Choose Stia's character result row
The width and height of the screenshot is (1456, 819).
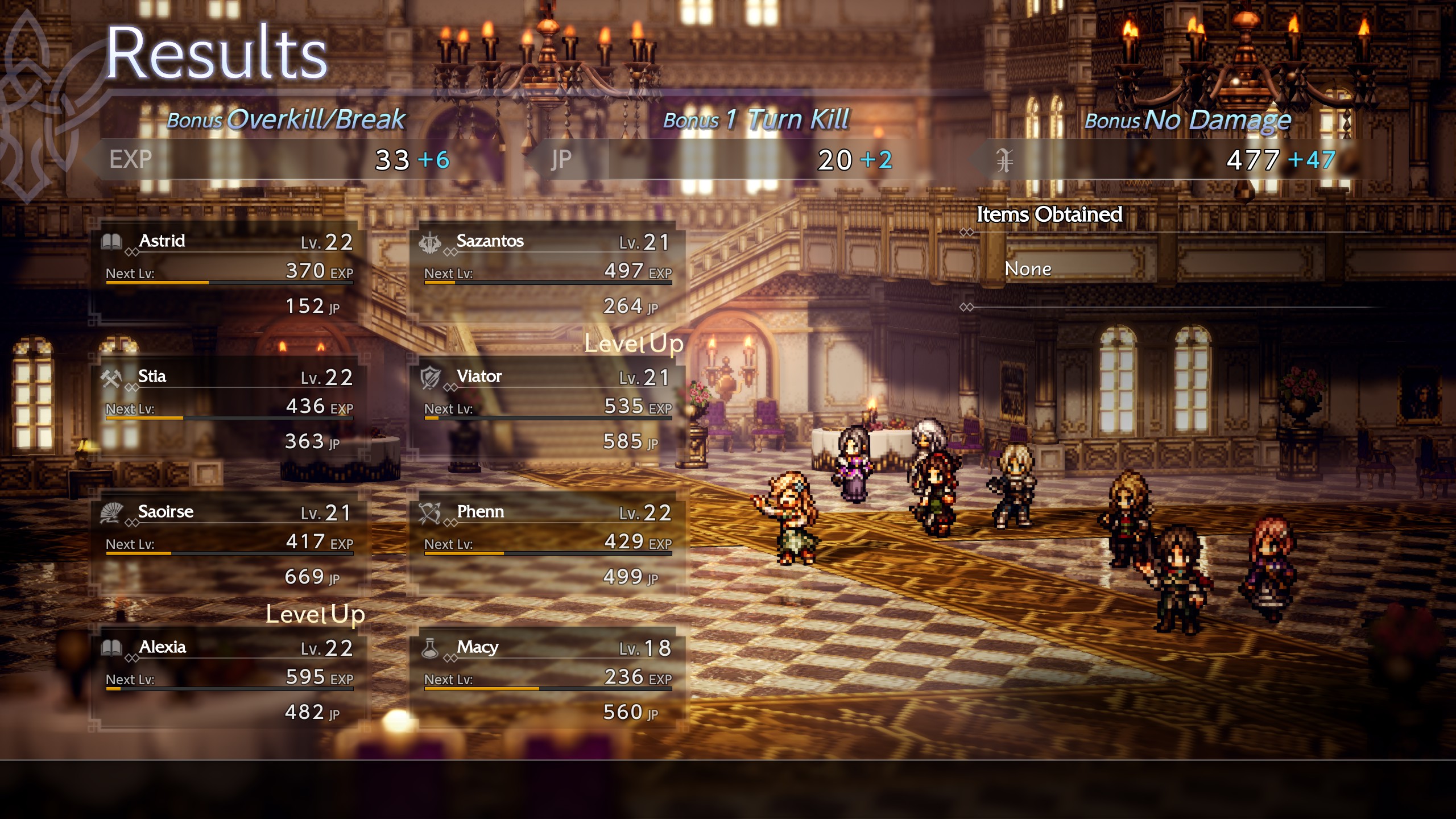point(229,409)
